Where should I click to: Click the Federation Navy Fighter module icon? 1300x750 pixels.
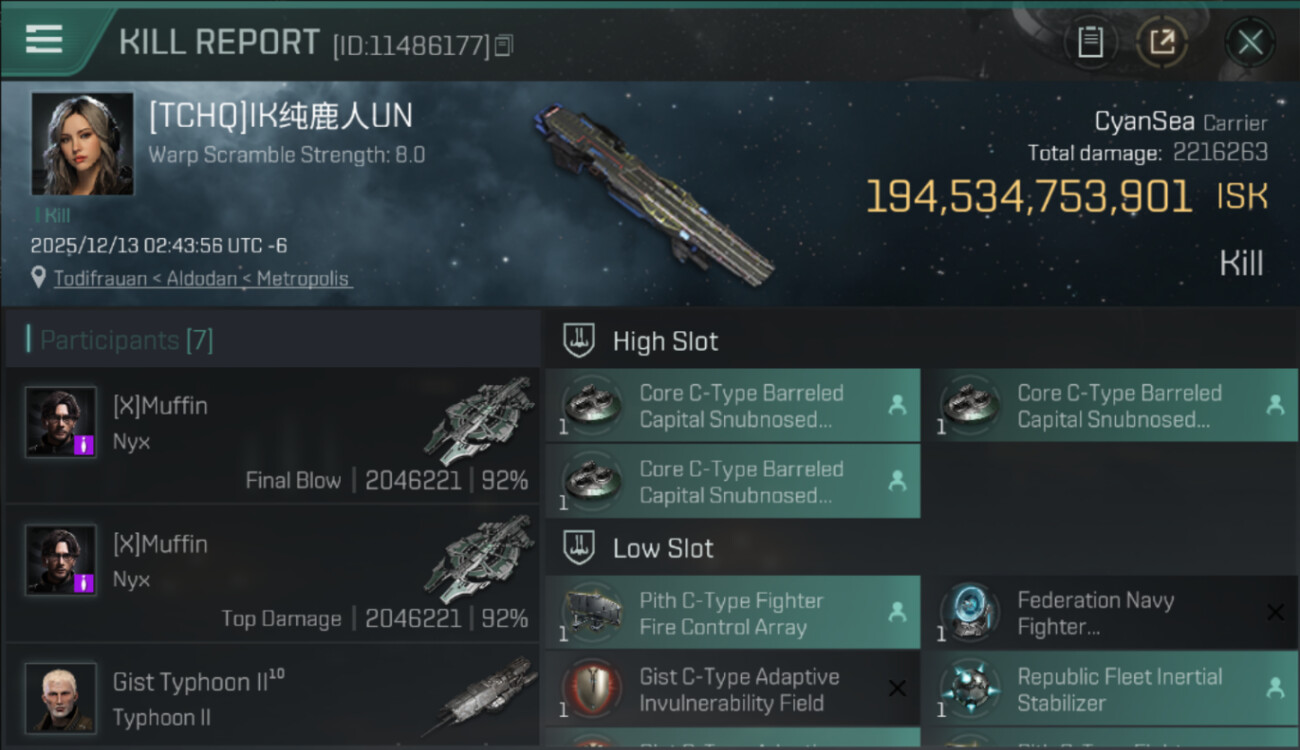[969, 613]
